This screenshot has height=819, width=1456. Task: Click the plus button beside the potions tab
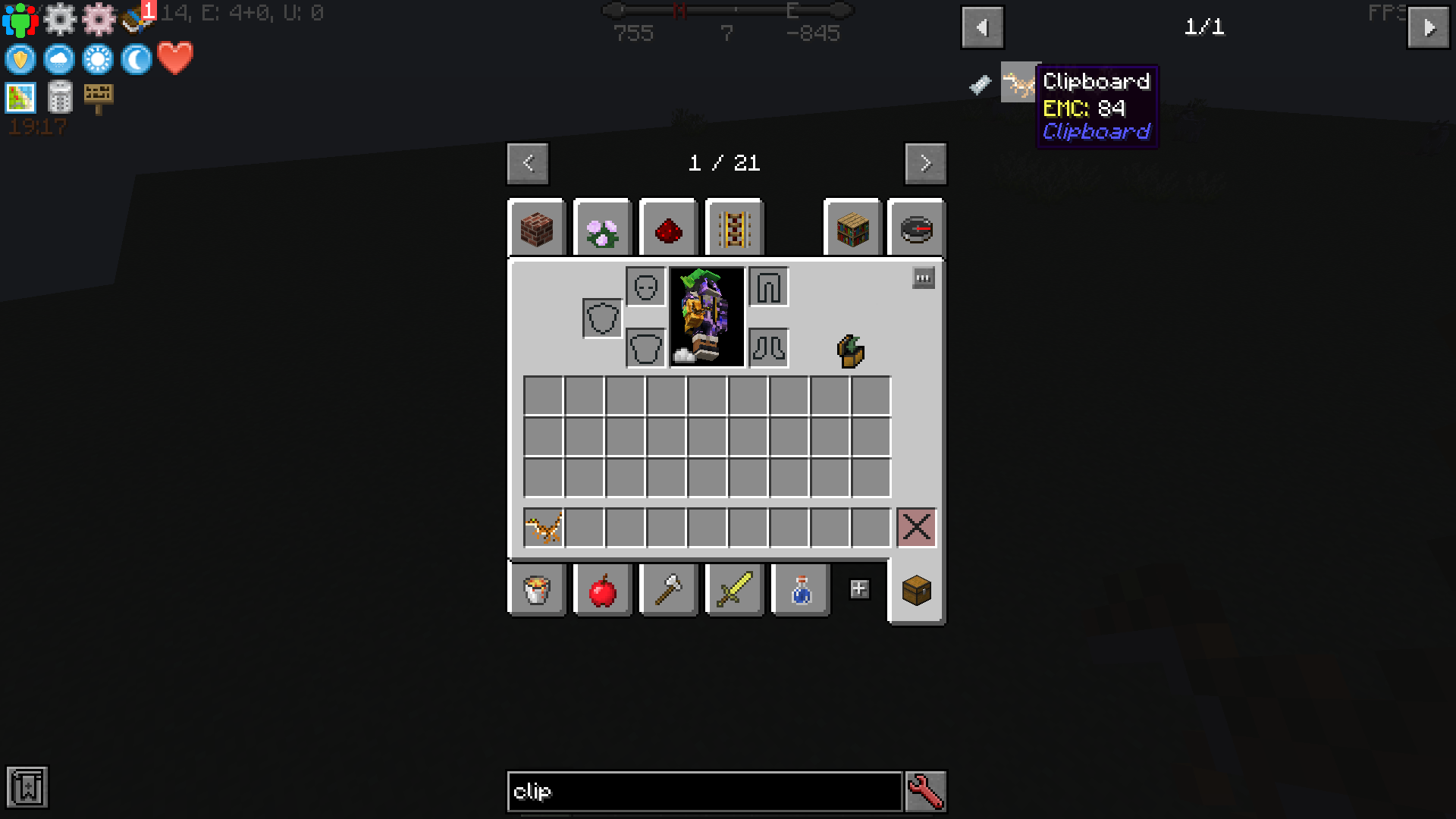[860, 587]
